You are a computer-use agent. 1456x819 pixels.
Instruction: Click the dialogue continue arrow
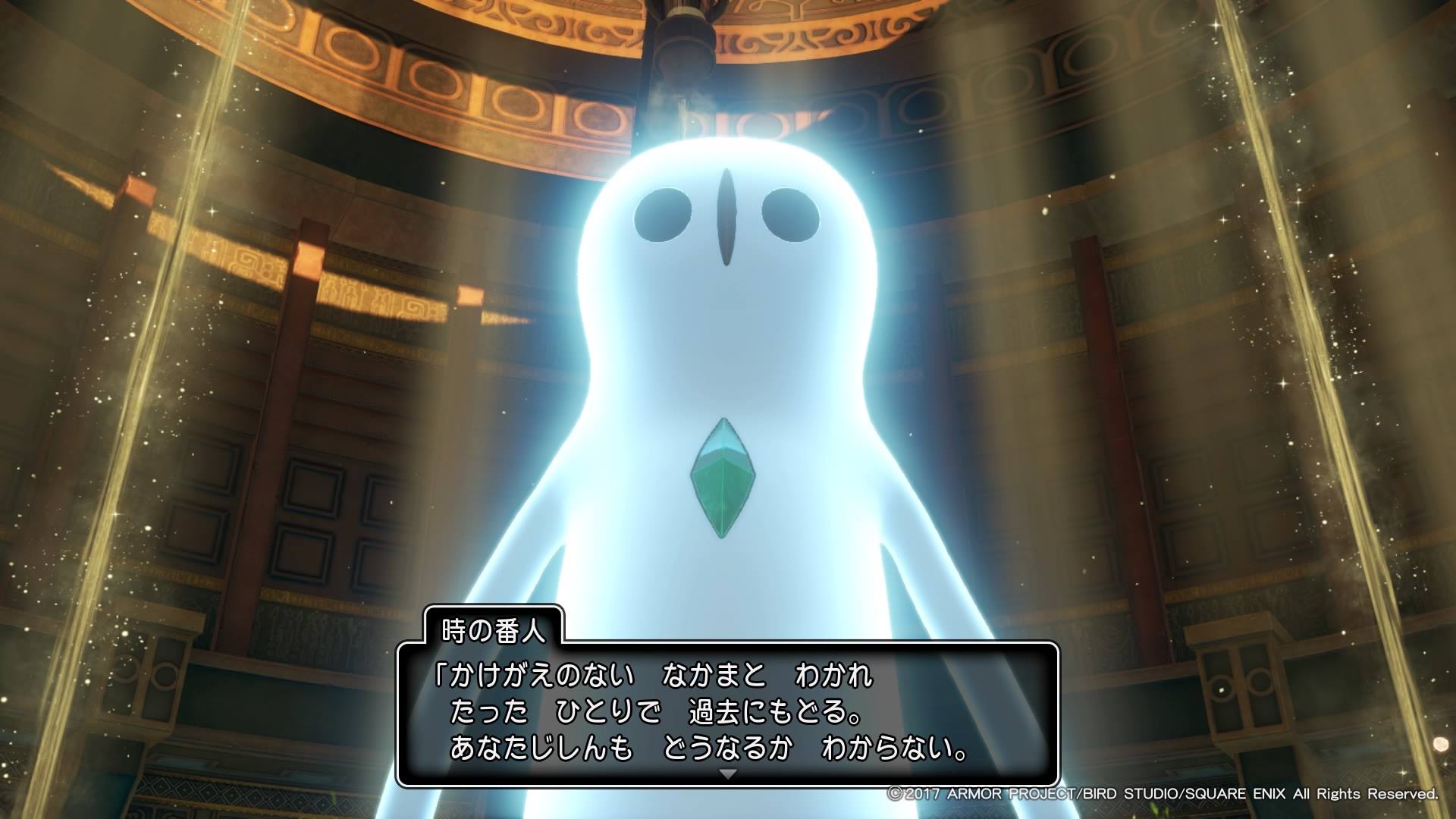pos(728,774)
